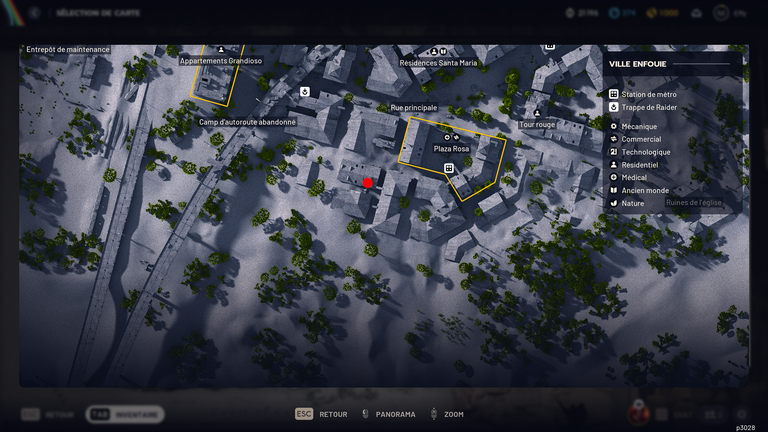Click the Plaza Rosa map label
The width and height of the screenshot is (768, 432).
coord(451,148)
